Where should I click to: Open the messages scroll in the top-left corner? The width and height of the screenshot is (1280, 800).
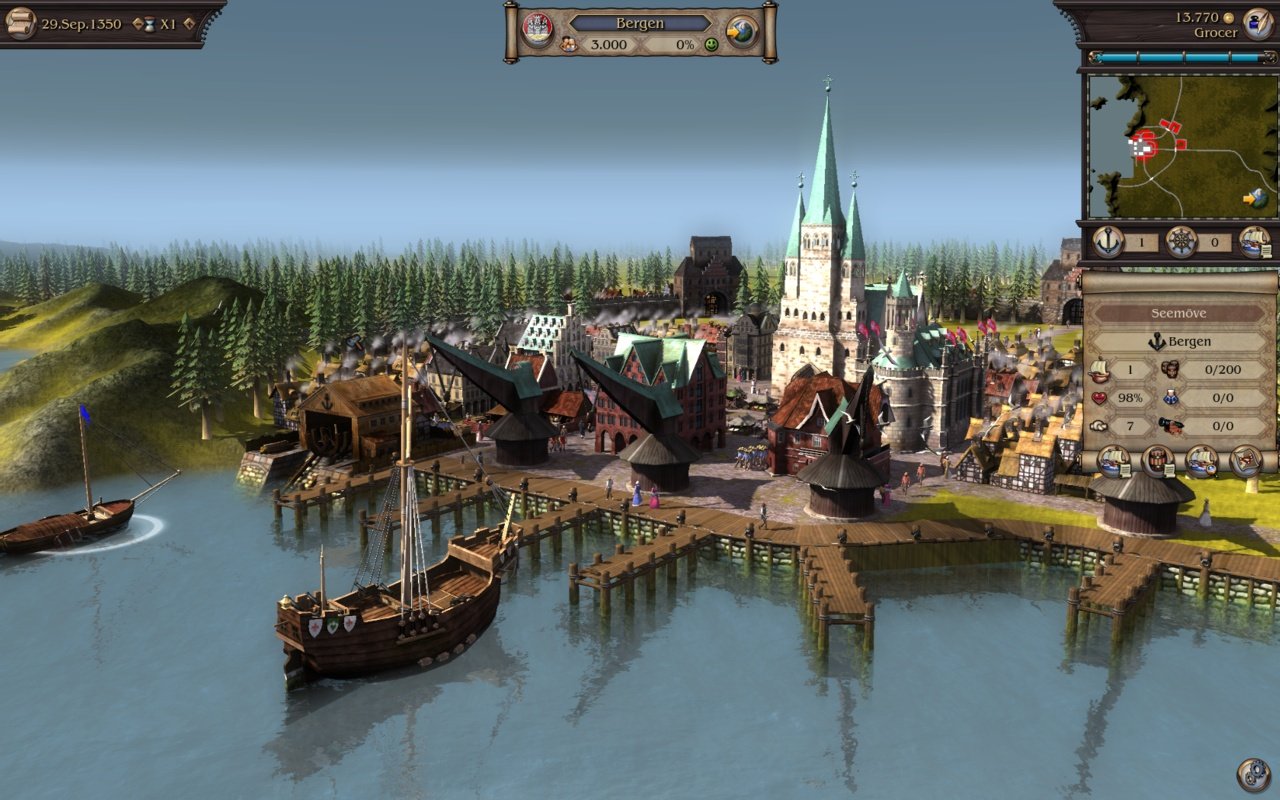point(20,21)
